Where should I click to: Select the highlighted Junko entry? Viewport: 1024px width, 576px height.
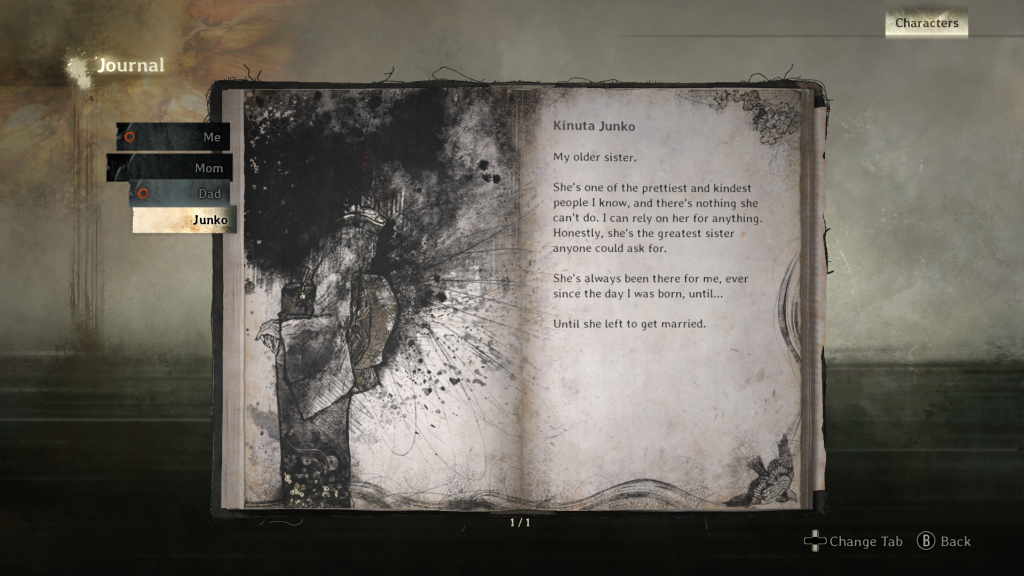[x=184, y=220]
